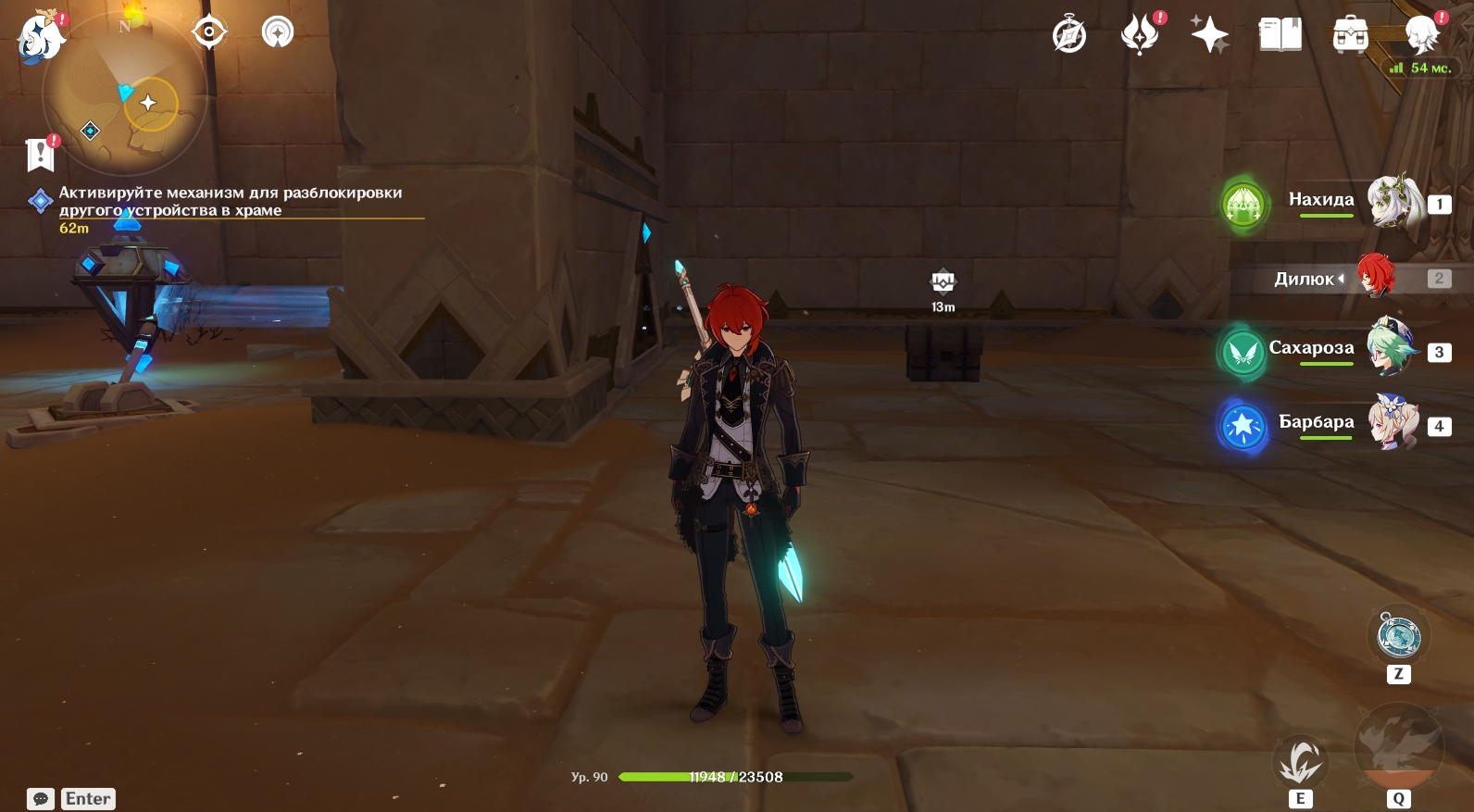Viewport: 1474px width, 812px height.
Task: Open the Adventurer Handbook book icon
Action: pos(1280,36)
